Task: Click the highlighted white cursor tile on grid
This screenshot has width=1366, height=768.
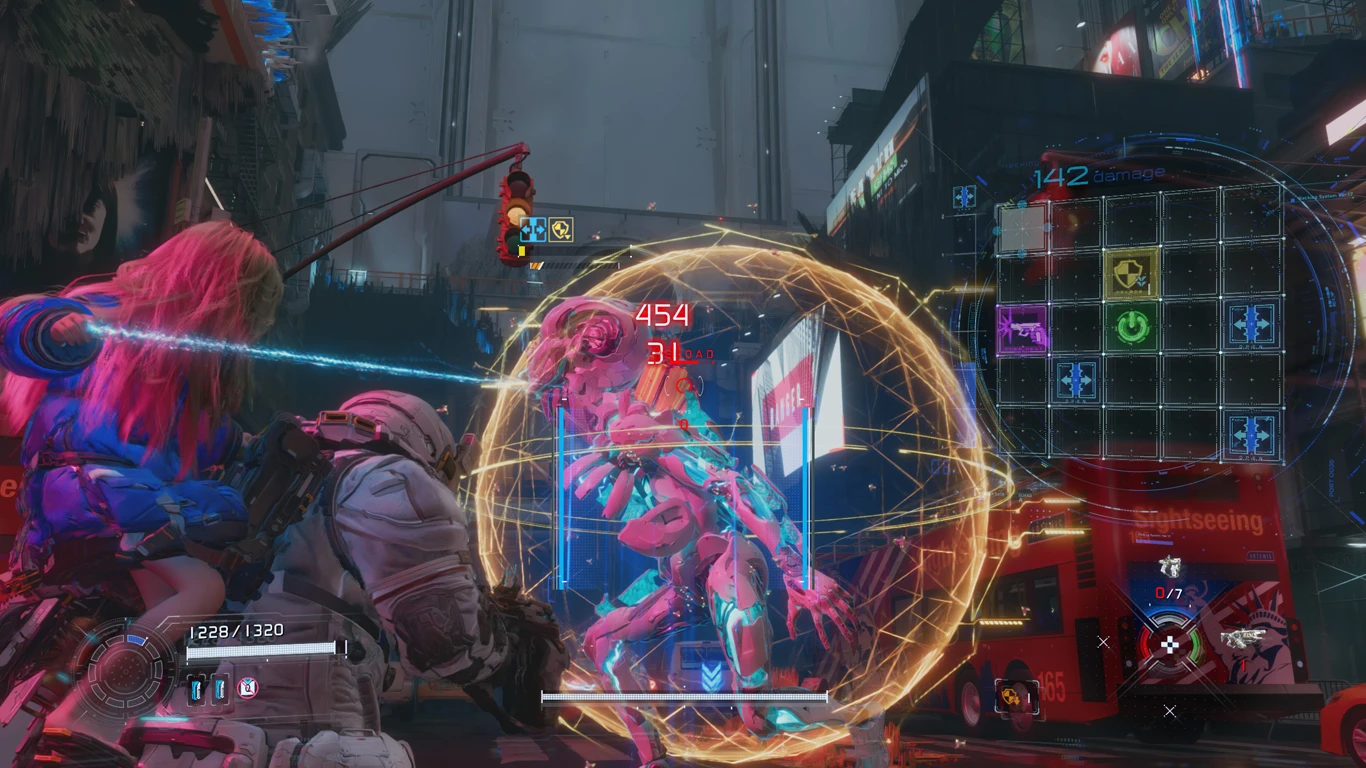Action: pos(1022,227)
